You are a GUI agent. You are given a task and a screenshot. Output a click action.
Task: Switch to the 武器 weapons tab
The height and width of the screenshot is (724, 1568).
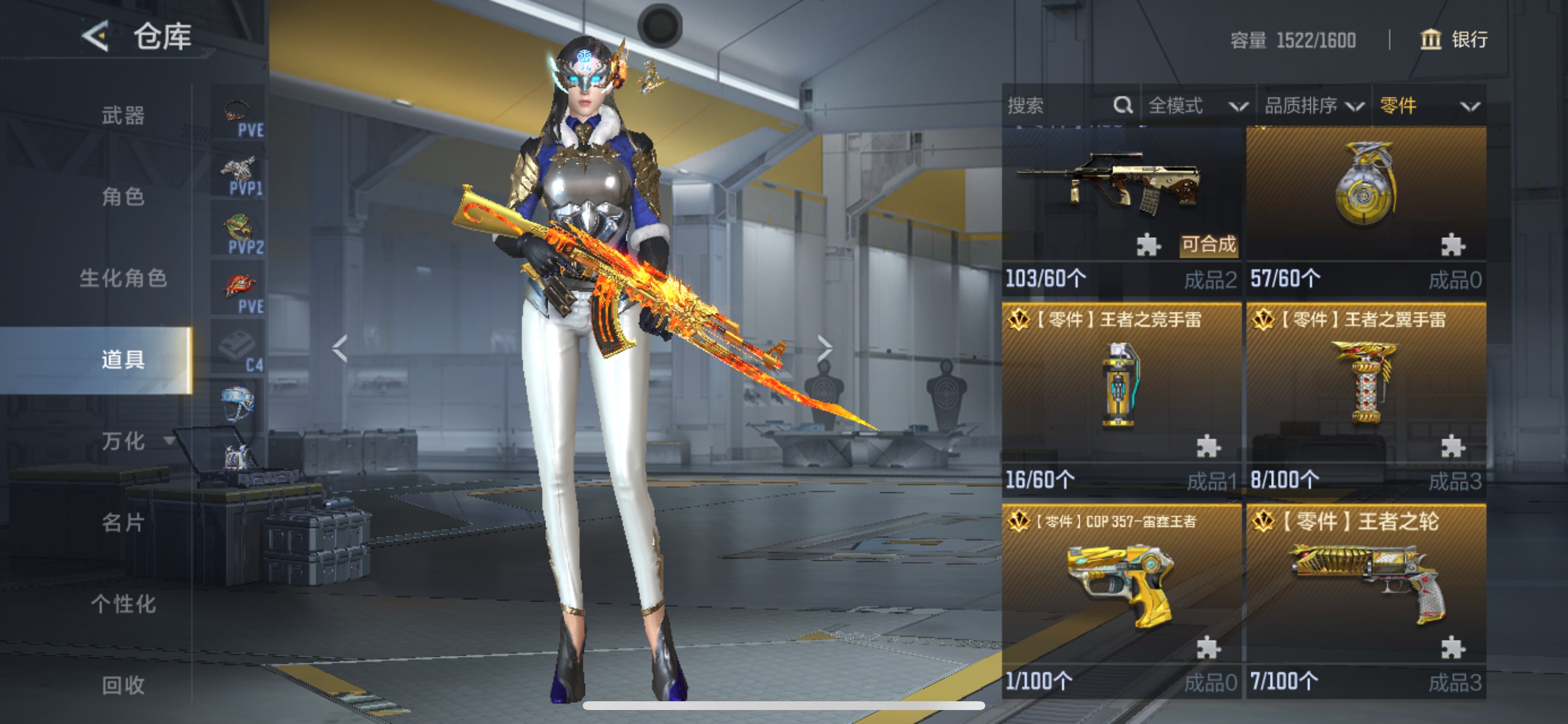[123, 115]
